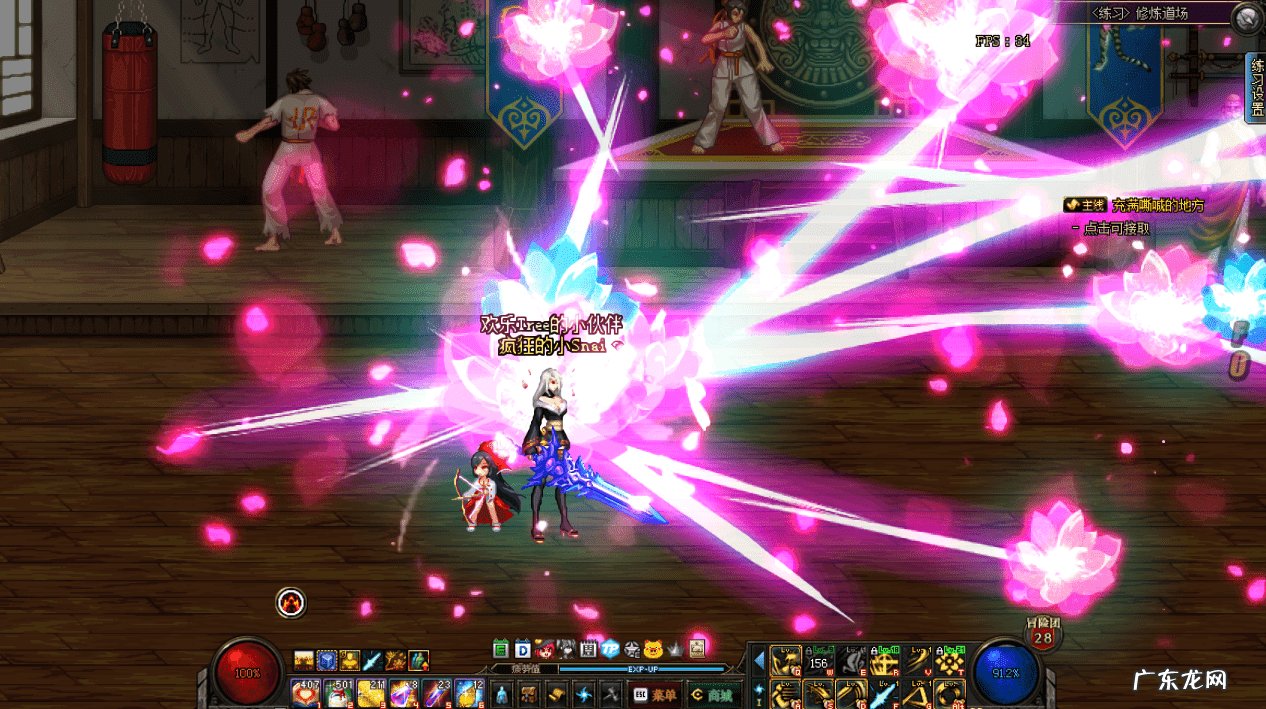
Task: Open the 练习设置 practice settings tab
Action: 1257,88
